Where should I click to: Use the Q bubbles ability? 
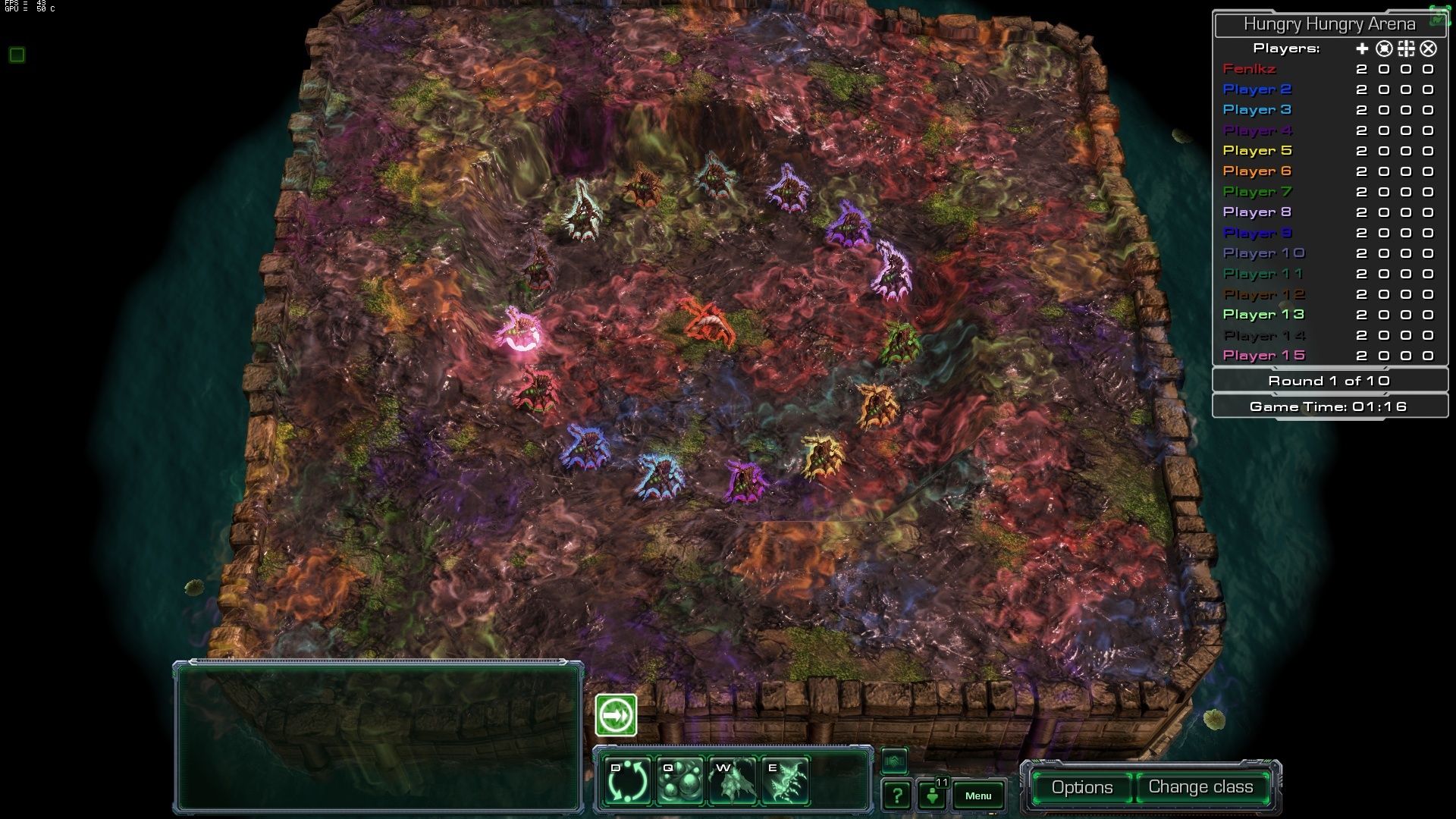click(x=679, y=781)
